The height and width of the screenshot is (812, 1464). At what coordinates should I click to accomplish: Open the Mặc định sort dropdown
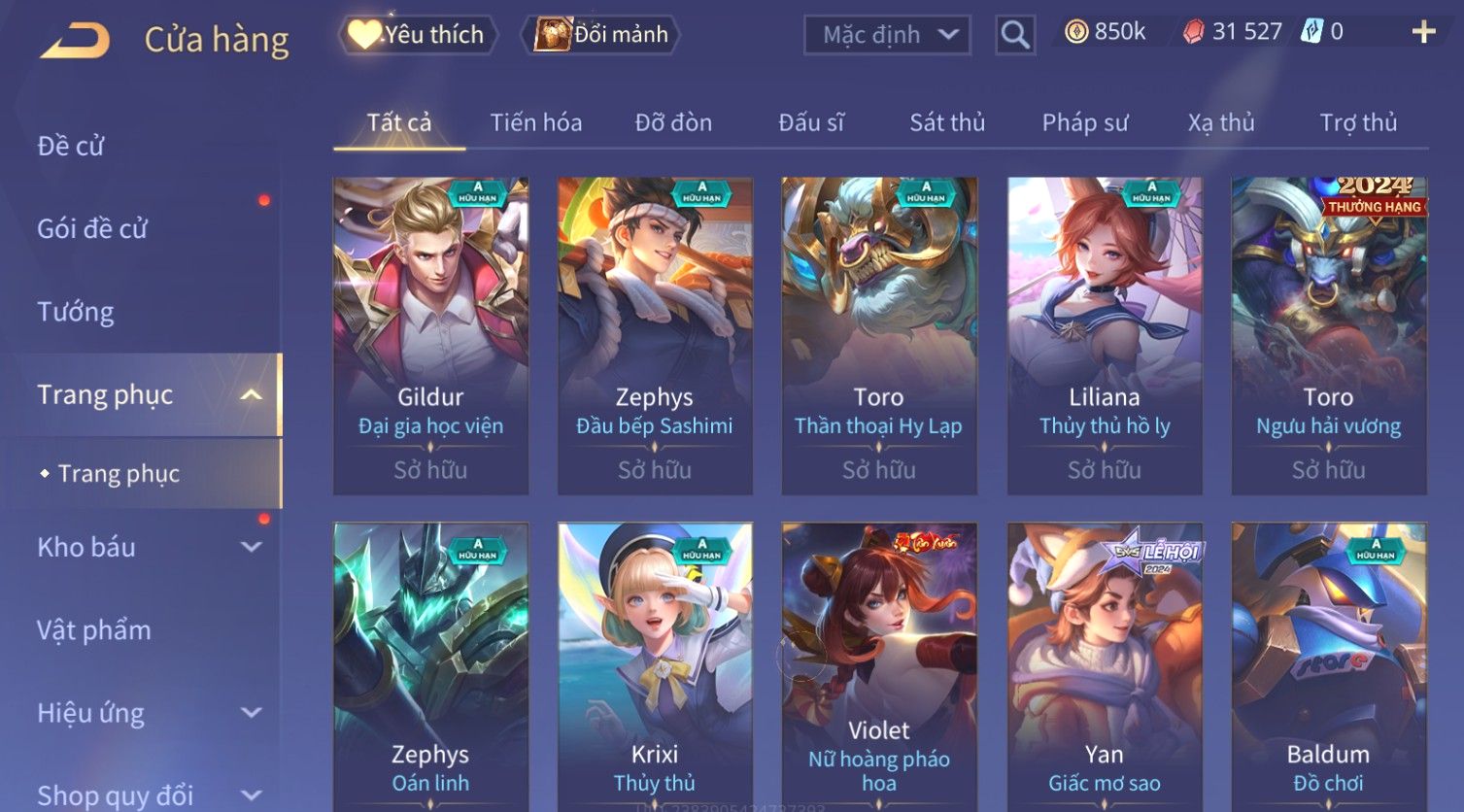[887, 35]
